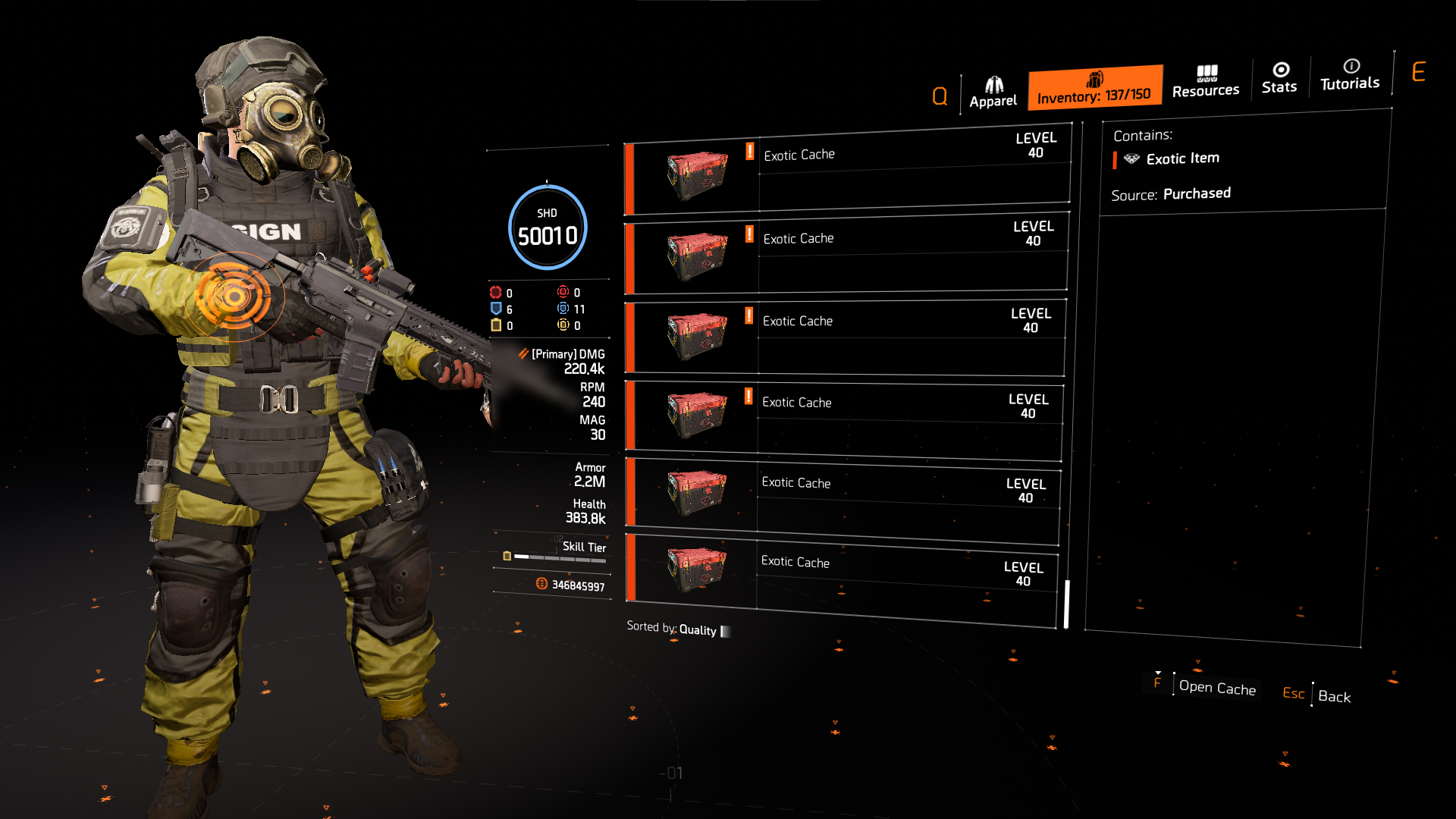Click the SHD level 50010 badge
Screen dimensions: 1456x819
[548, 227]
